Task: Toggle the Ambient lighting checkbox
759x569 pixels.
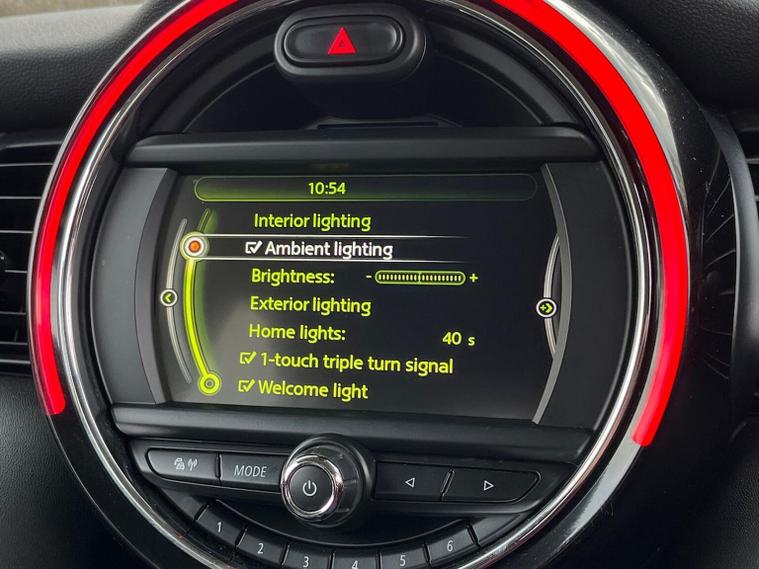Action: click(254, 248)
